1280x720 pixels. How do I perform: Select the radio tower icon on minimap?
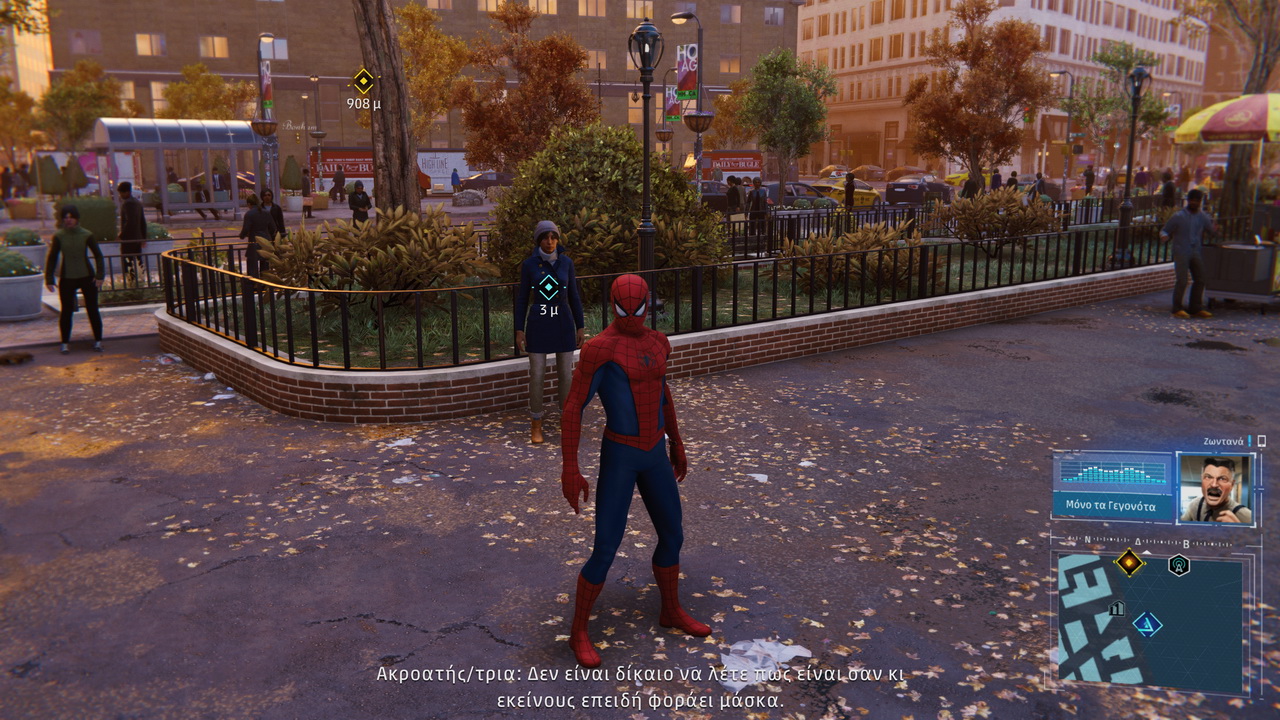pos(1179,565)
